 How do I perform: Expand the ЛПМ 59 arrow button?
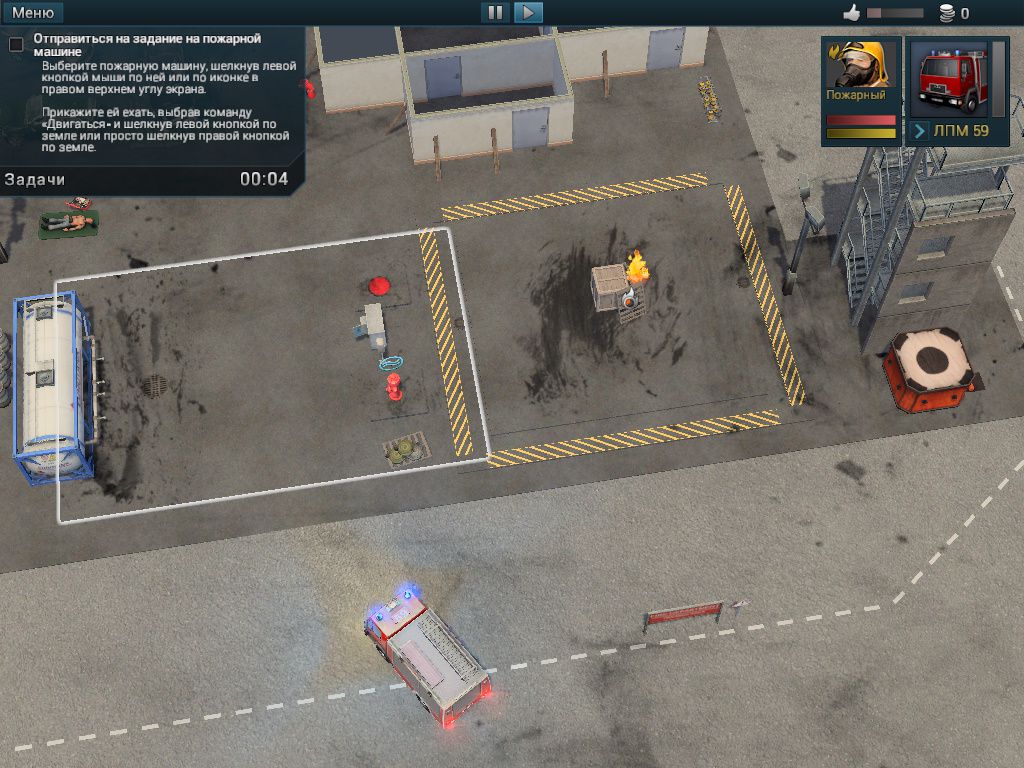coord(920,131)
